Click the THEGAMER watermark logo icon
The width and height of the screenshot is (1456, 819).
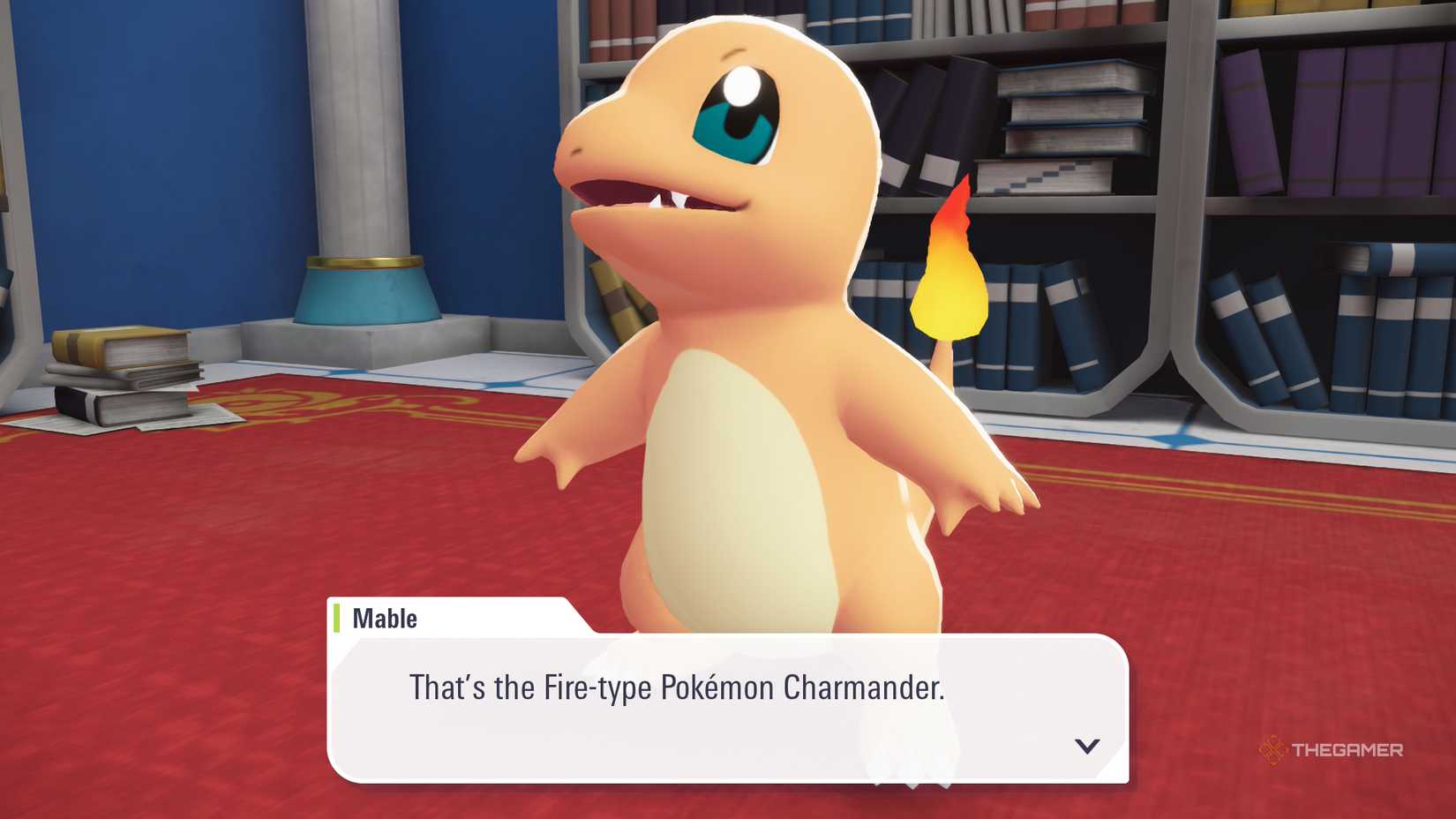(1273, 750)
